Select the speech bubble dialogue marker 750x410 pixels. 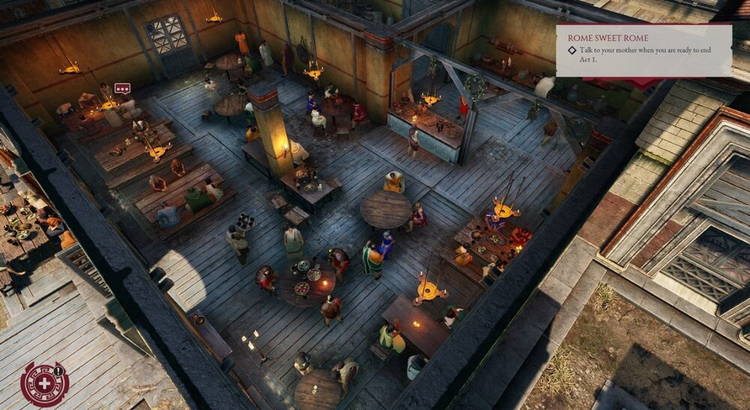pos(122,89)
